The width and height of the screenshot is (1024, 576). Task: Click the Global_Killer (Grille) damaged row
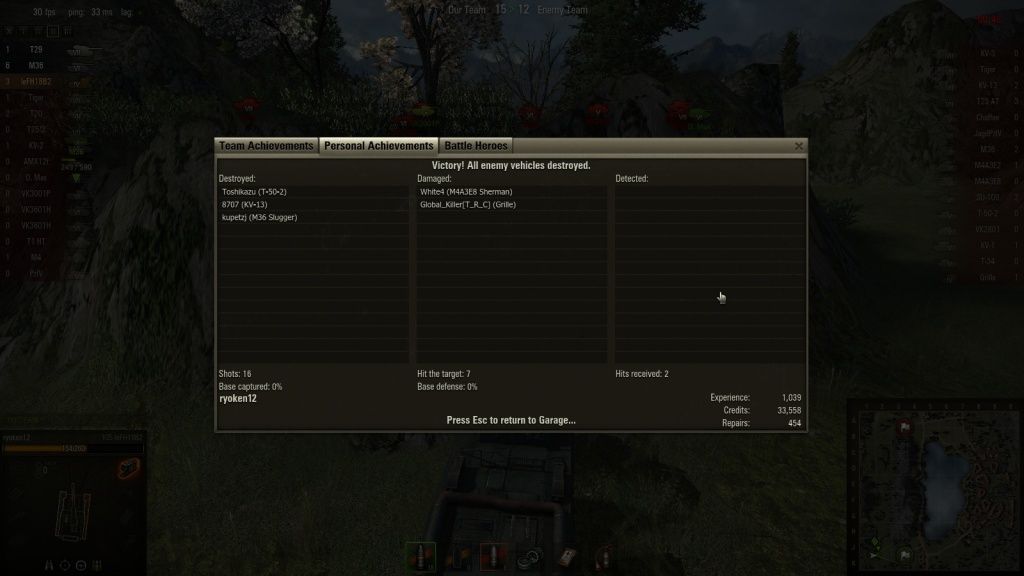tap(468, 204)
